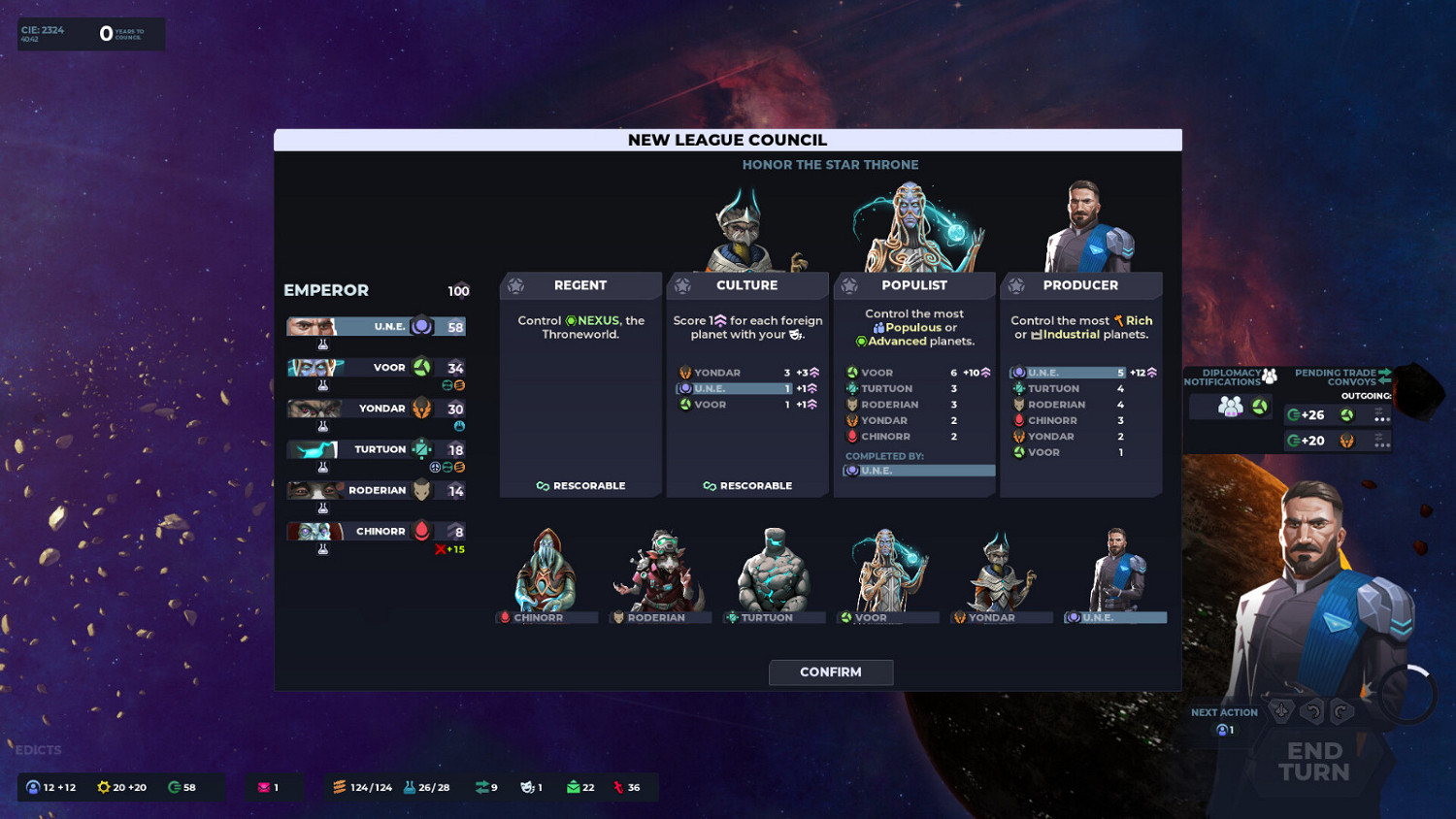Click the Turtuon delegate portrait
Viewport: 1456px width, 819px height.
click(x=772, y=573)
